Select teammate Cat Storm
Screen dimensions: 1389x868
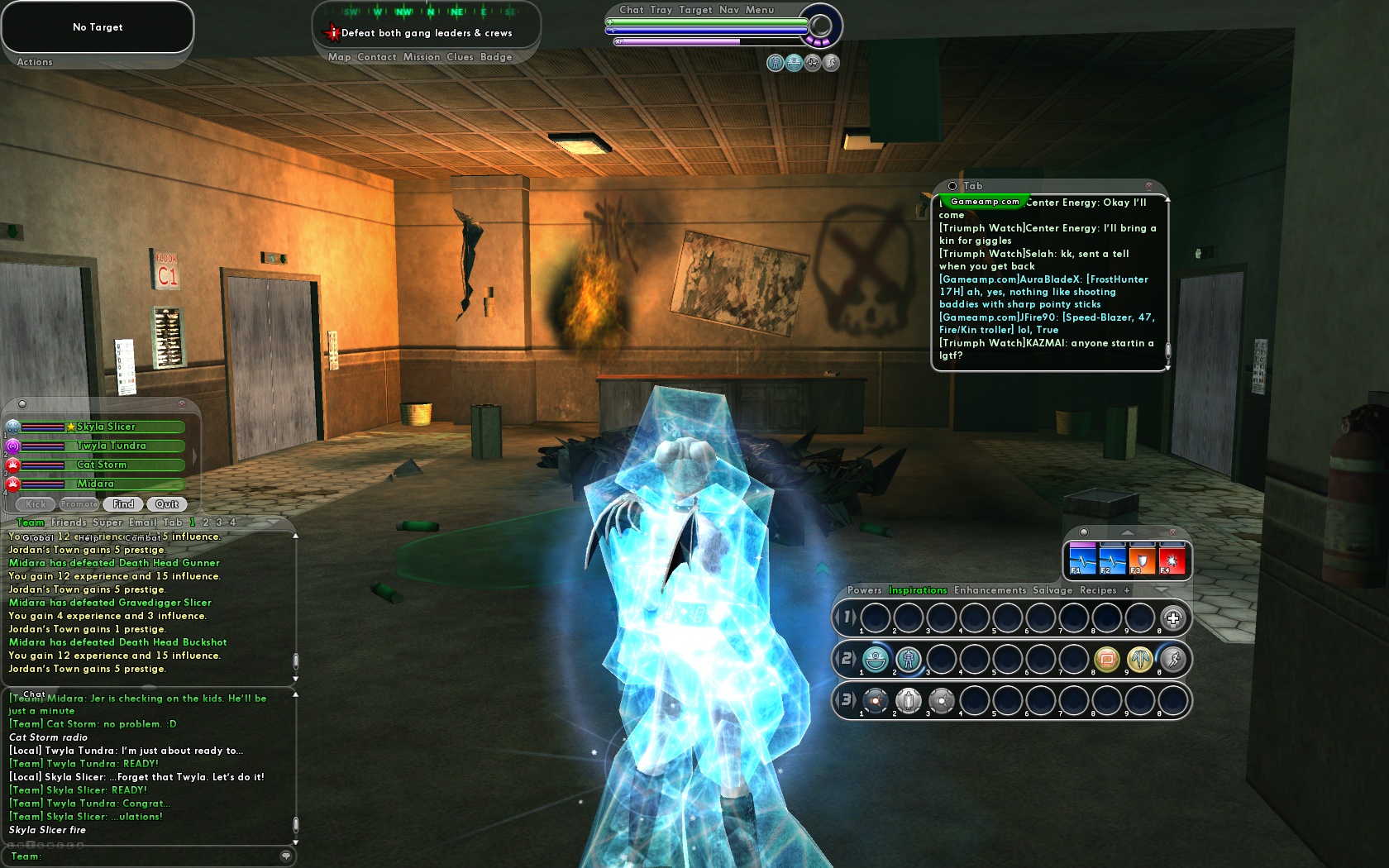coord(102,465)
